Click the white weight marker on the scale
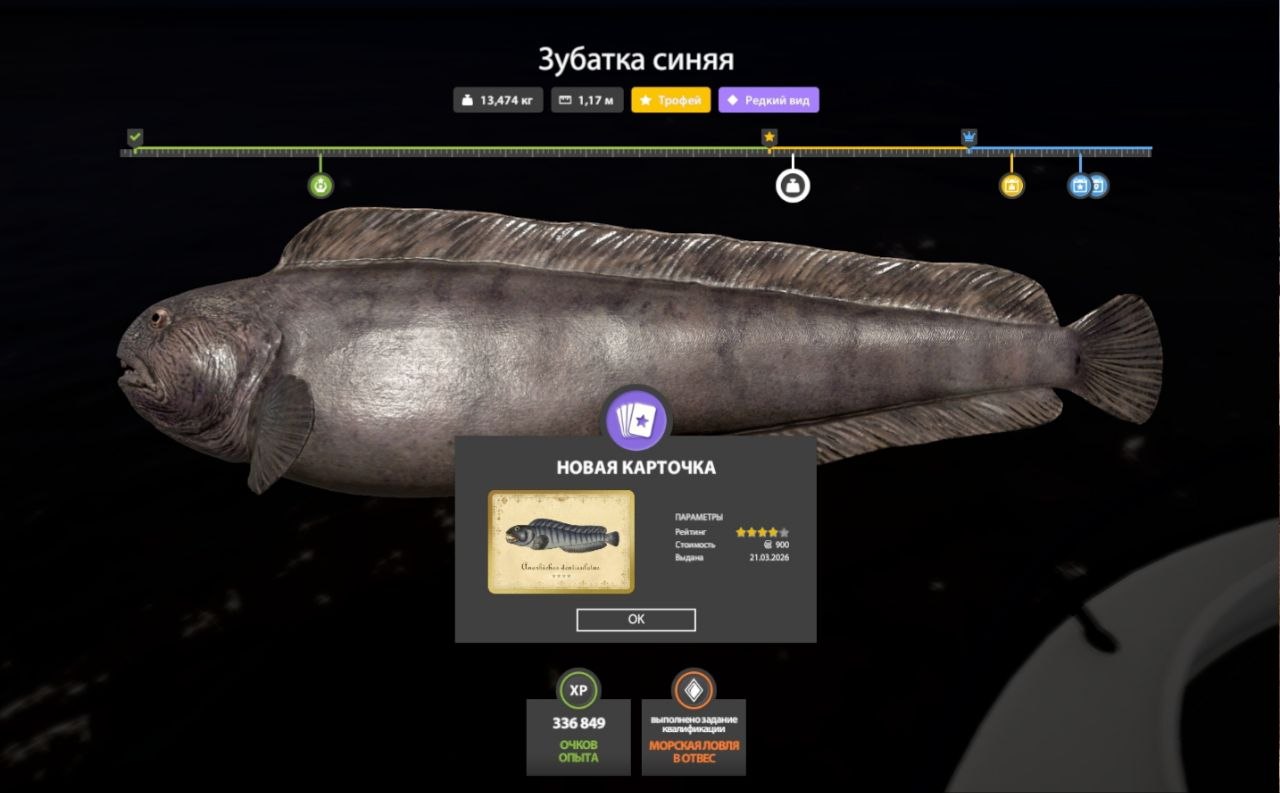 coord(793,185)
